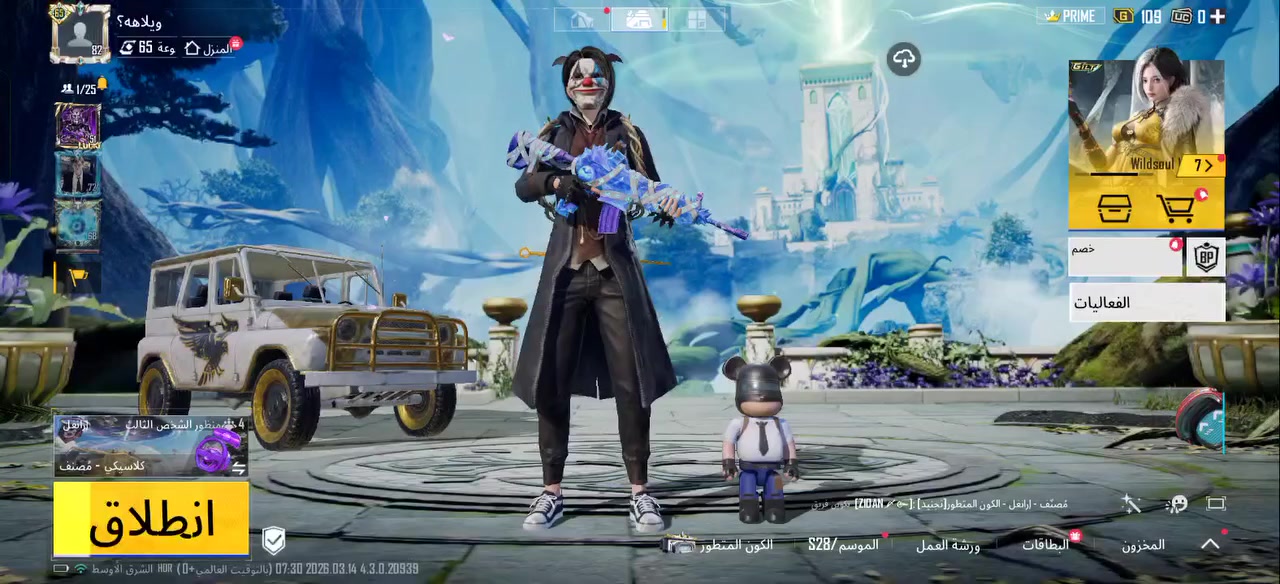1280x584 pixels.
Task: Open the emote smiley face icon
Action: pos(1176,504)
